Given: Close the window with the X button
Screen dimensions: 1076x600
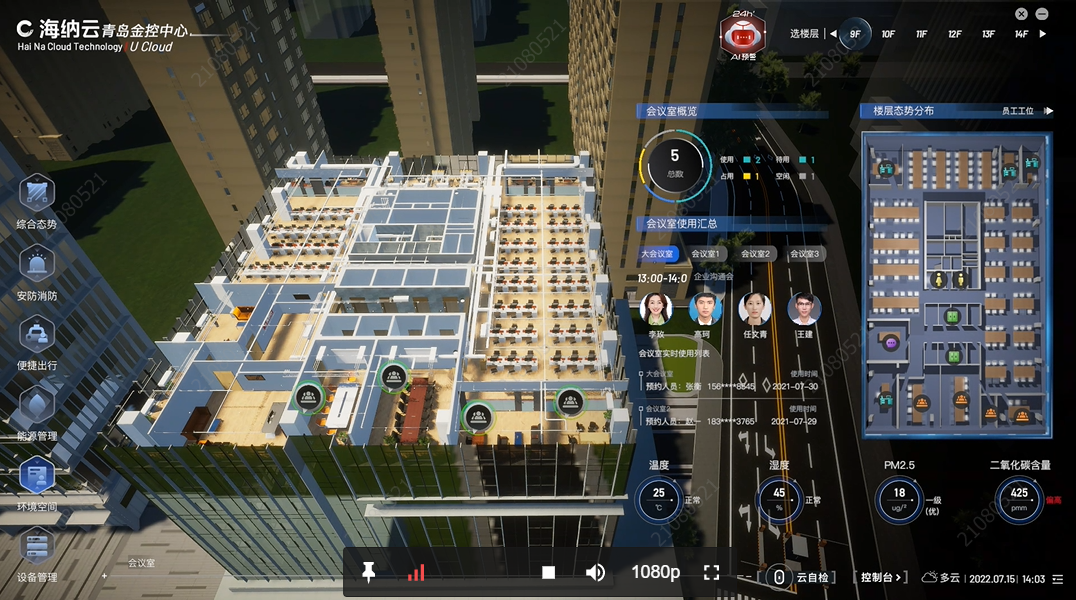Looking at the screenshot, I should pyautogui.click(x=1021, y=14).
